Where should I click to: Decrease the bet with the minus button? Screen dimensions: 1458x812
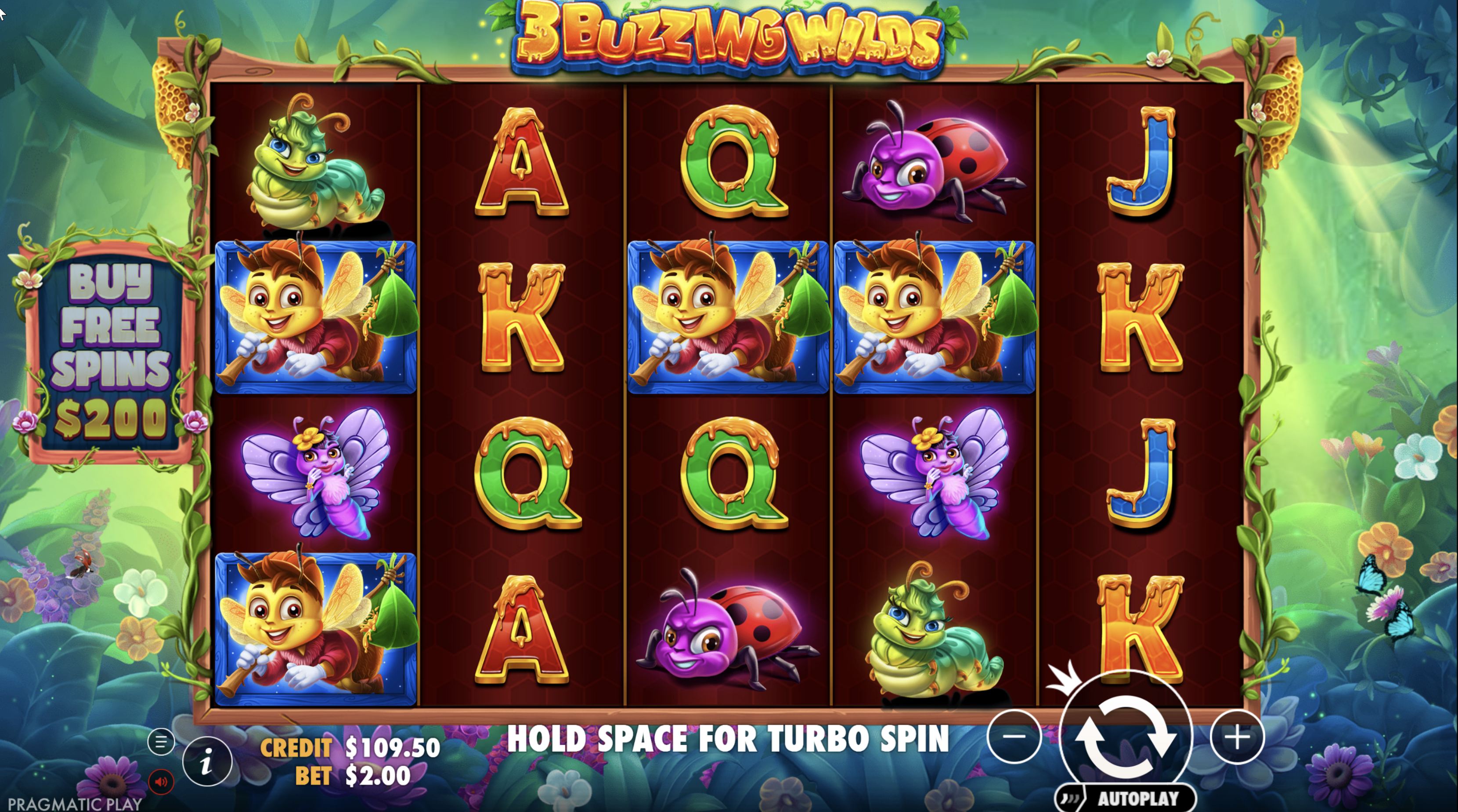[x=1014, y=737]
